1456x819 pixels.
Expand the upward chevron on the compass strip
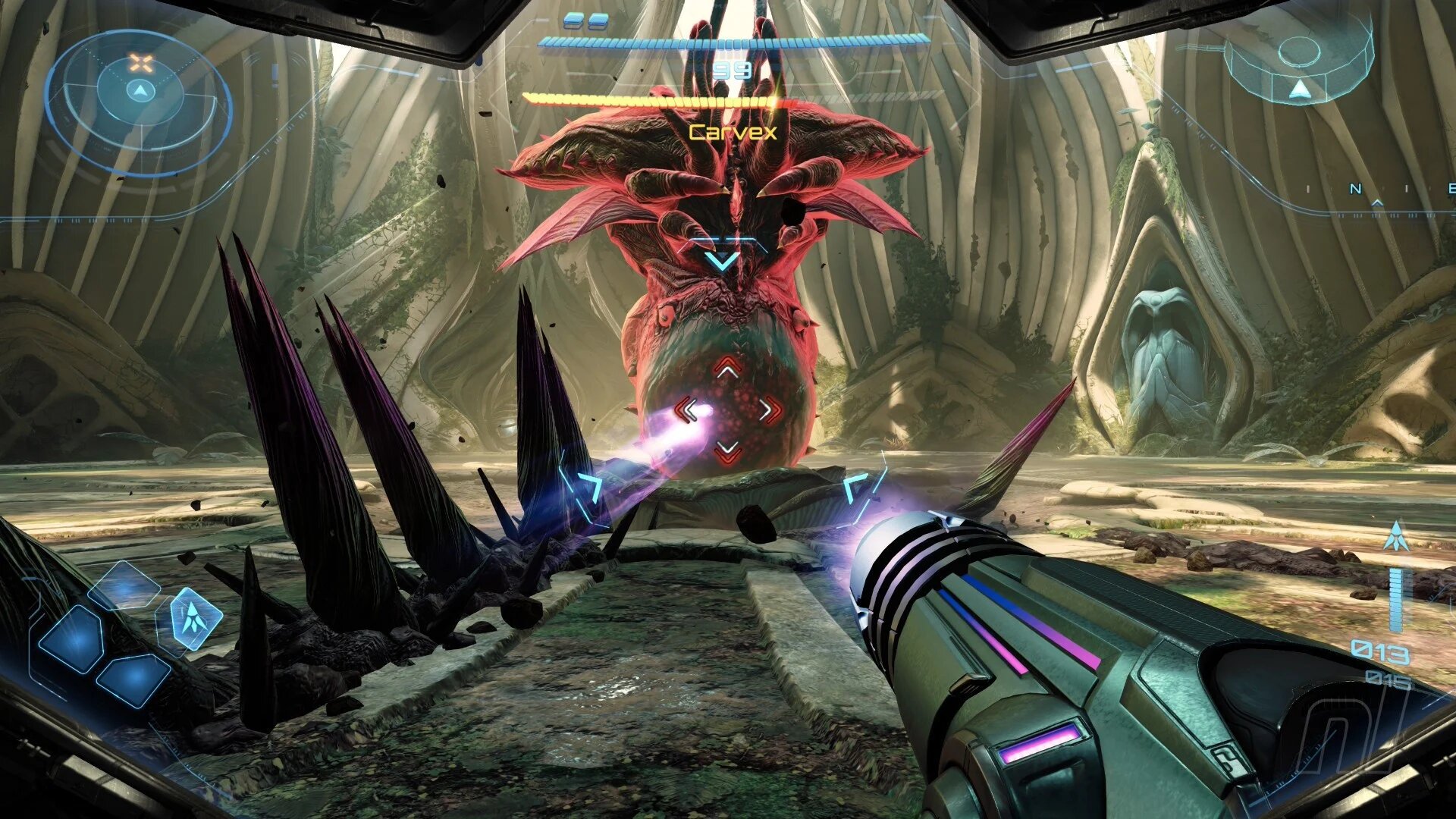click(x=1377, y=203)
